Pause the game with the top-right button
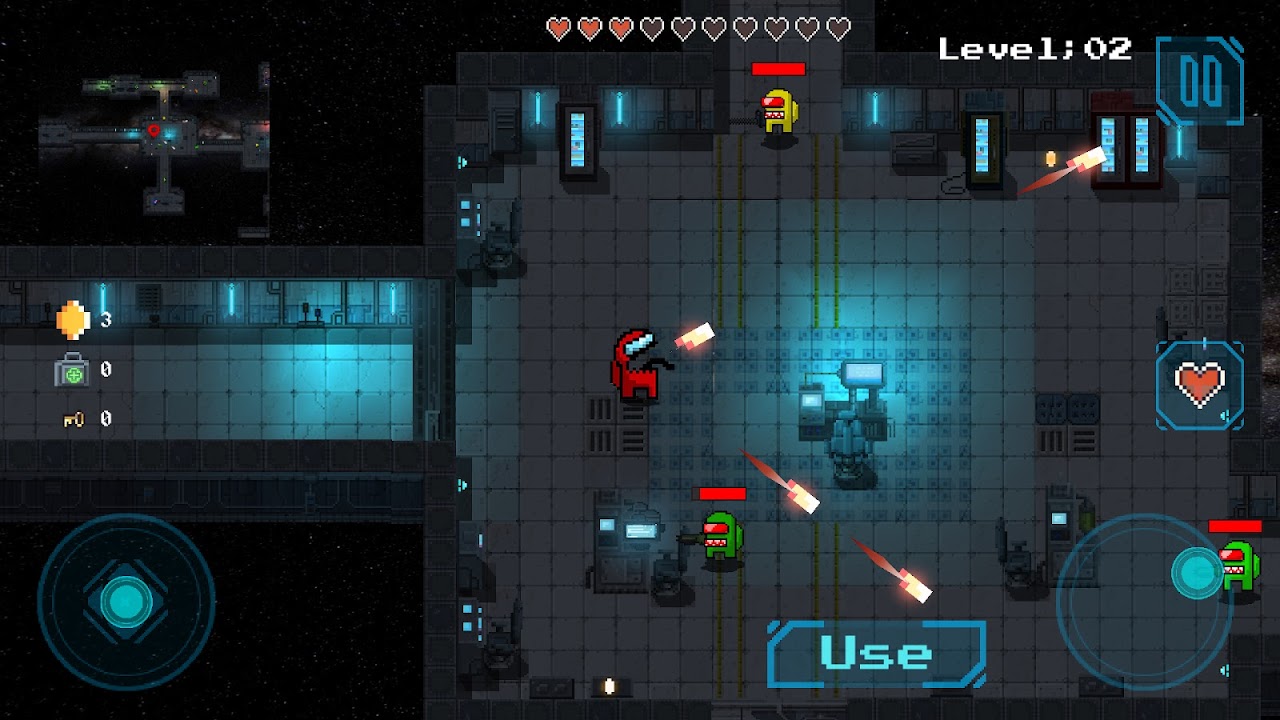 [1199, 81]
